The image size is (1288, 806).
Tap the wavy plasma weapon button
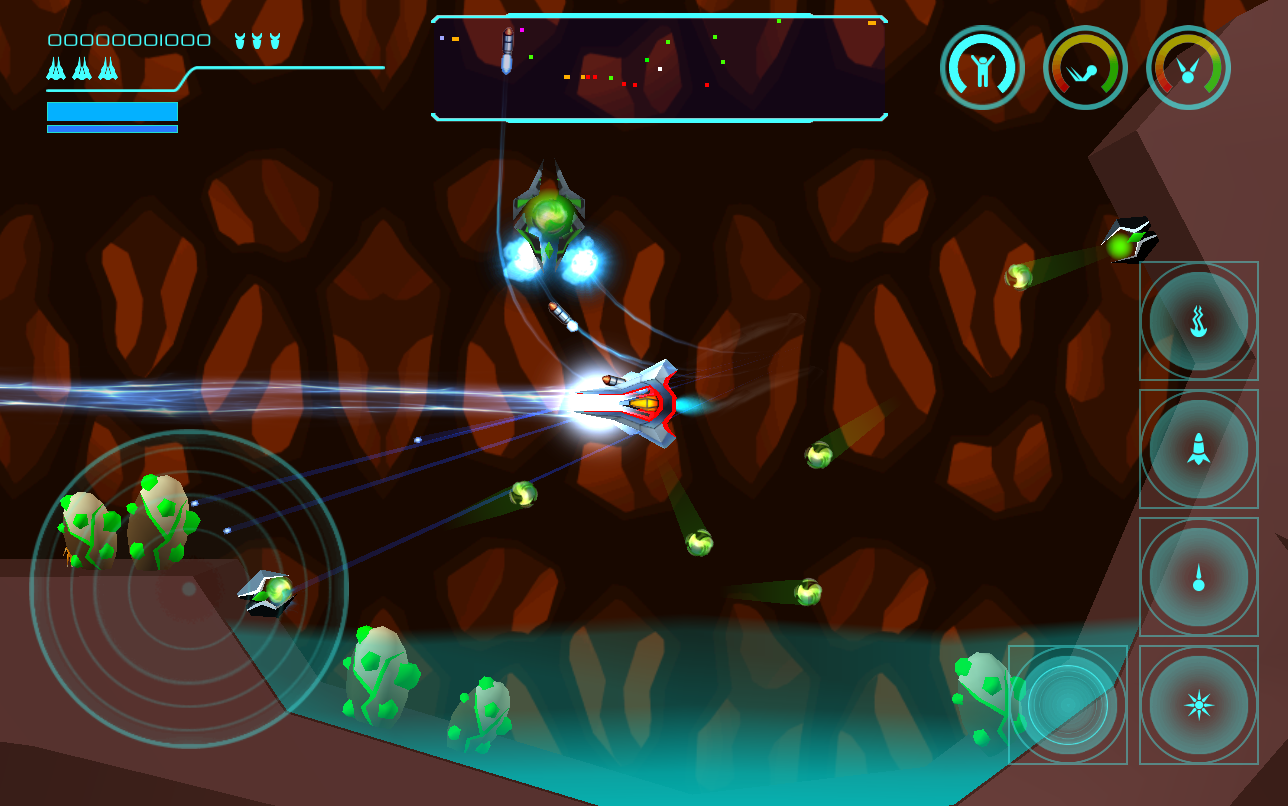[x=1198, y=321]
